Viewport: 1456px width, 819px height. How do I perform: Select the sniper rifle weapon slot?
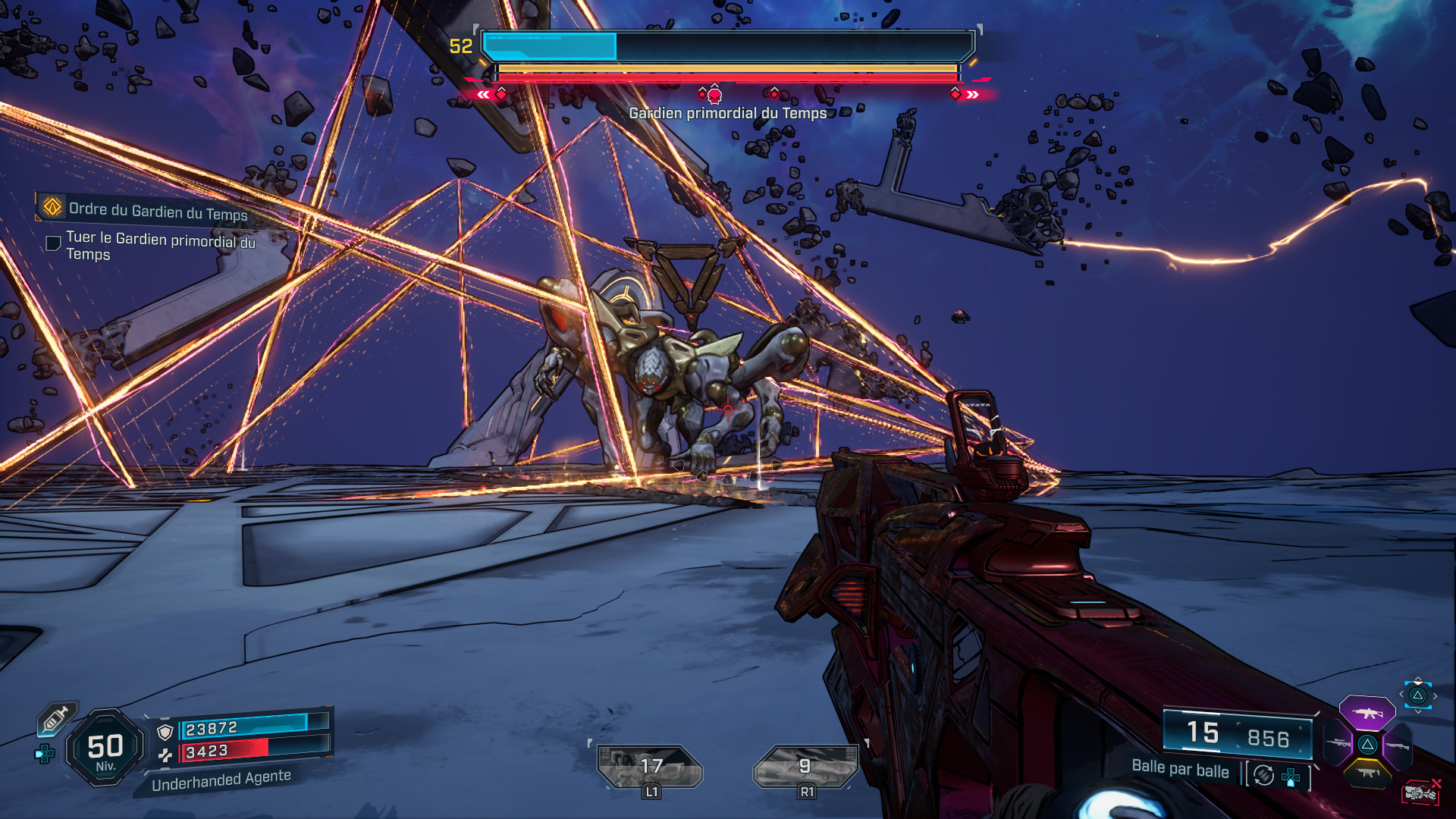pos(1338,742)
